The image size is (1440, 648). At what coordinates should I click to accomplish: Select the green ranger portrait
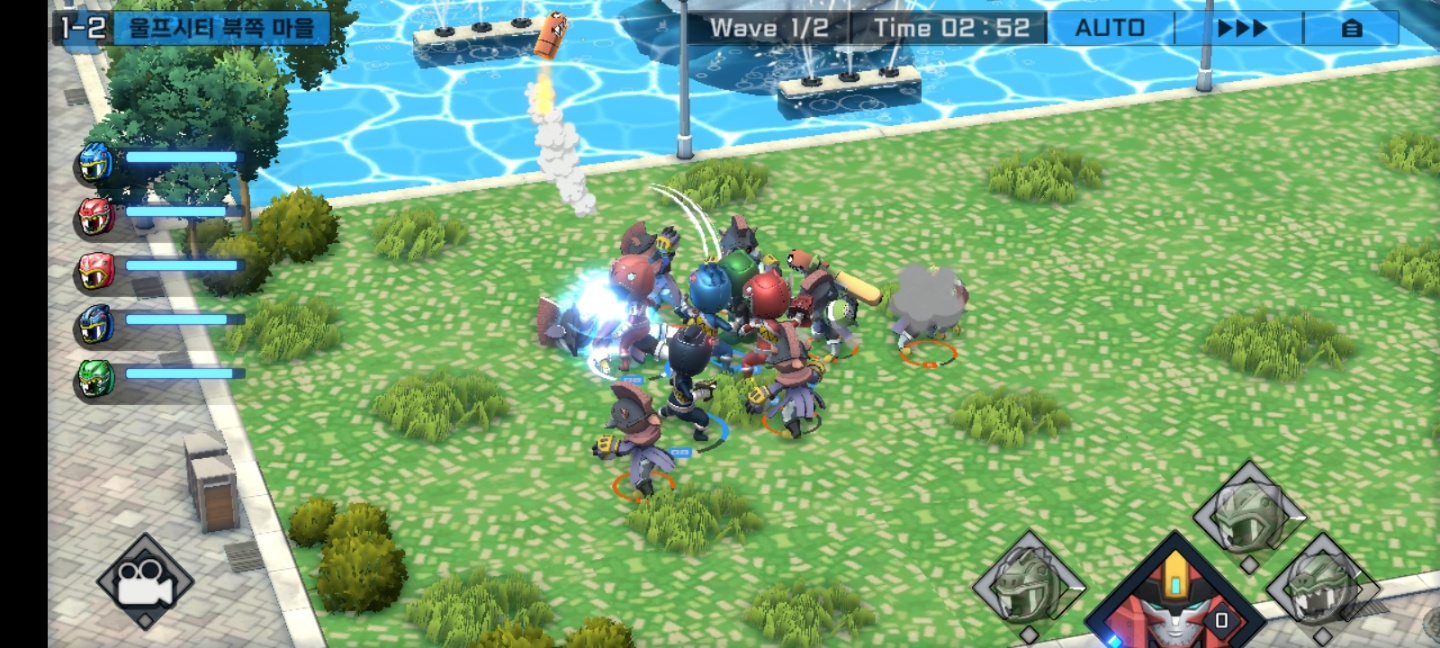(x=96, y=379)
